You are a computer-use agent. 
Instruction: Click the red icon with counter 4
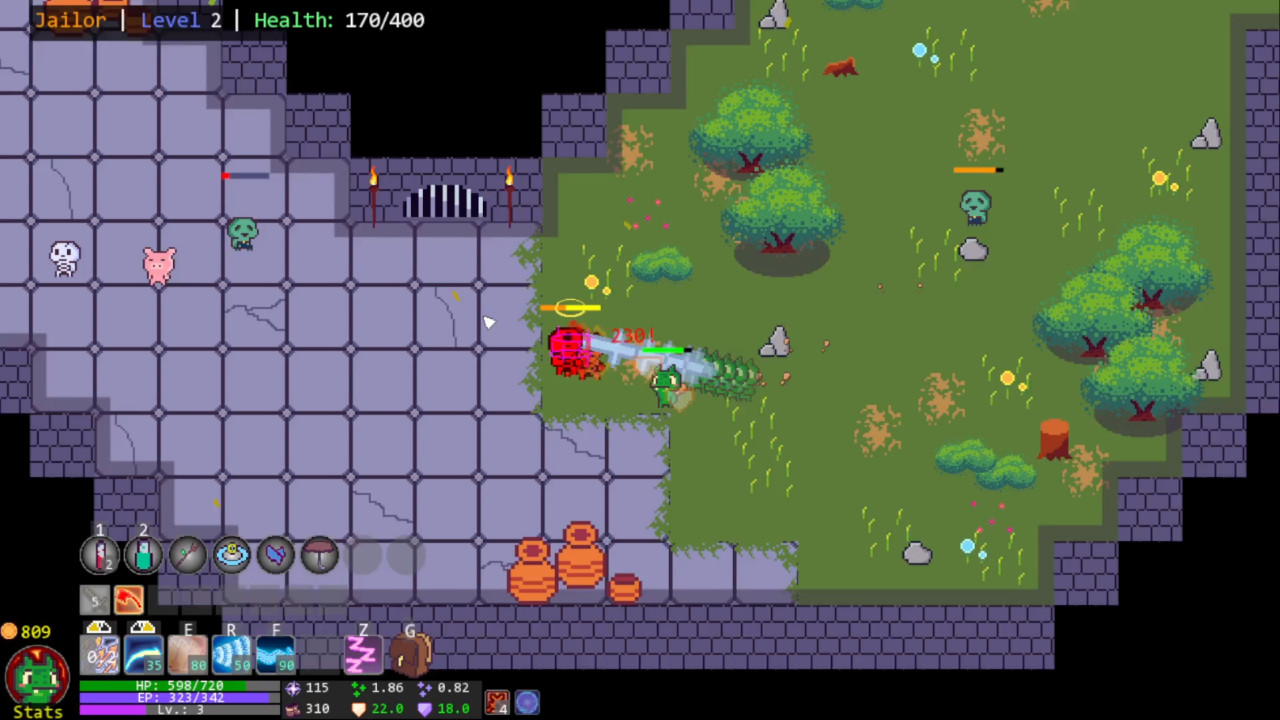[497, 703]
